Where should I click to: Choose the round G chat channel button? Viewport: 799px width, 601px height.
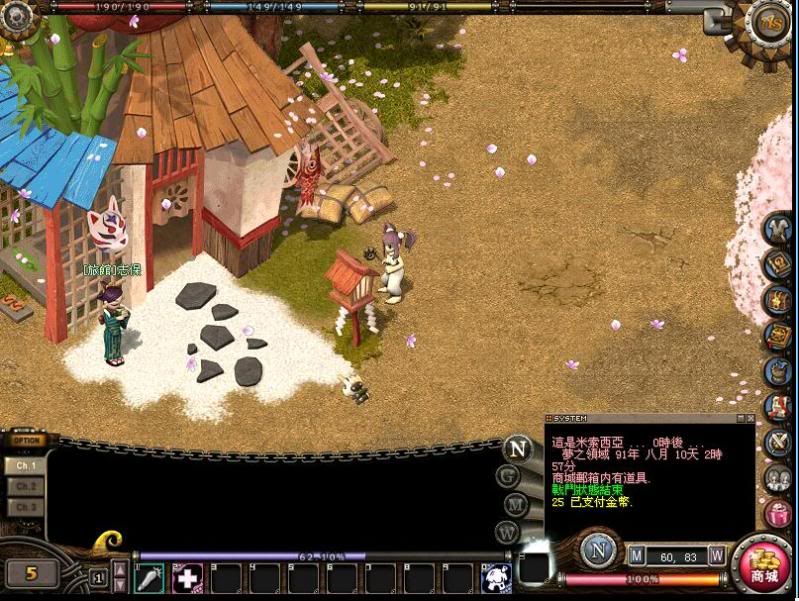[509, 476]
